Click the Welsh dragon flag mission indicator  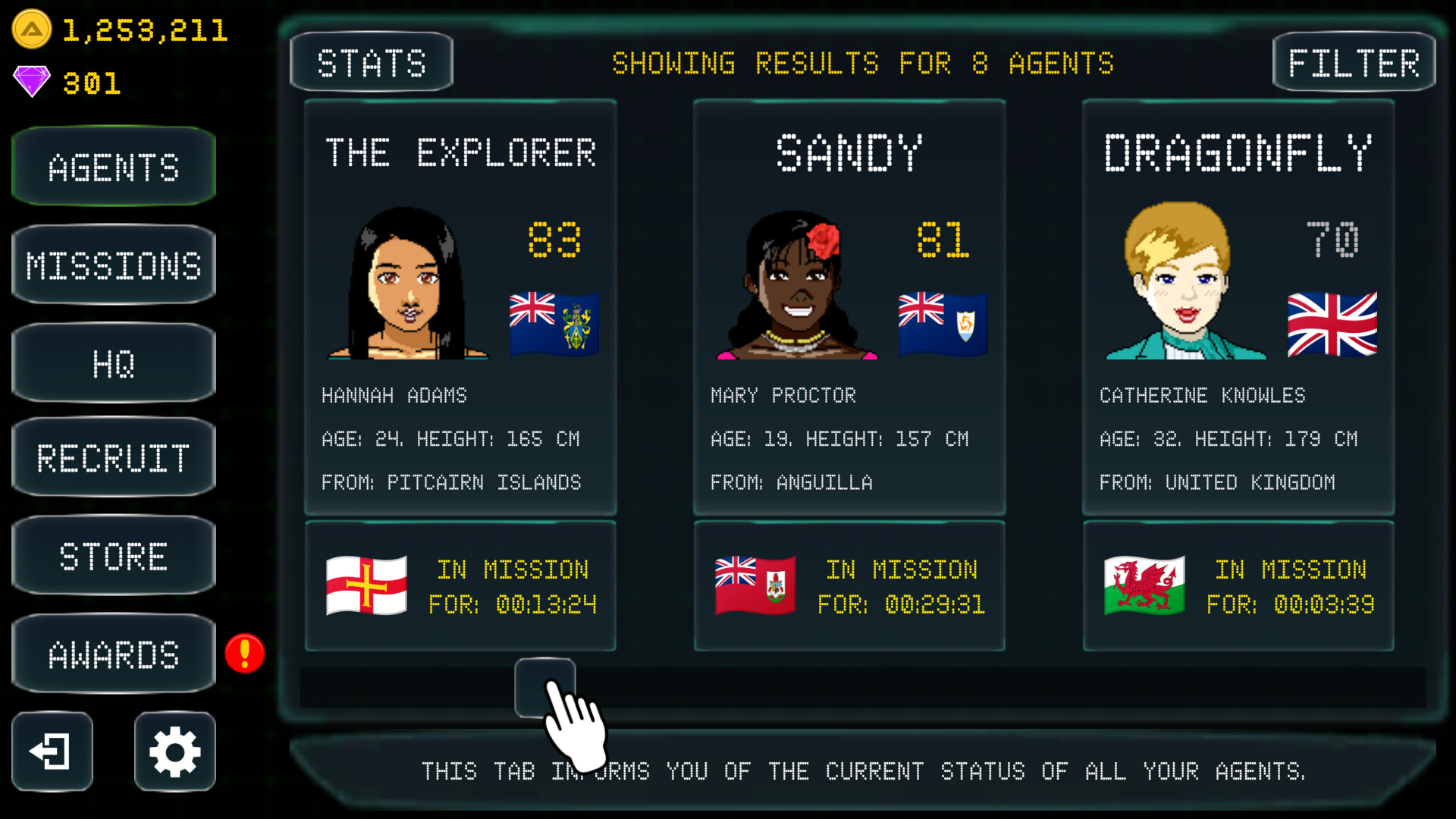pos(1144,585)
